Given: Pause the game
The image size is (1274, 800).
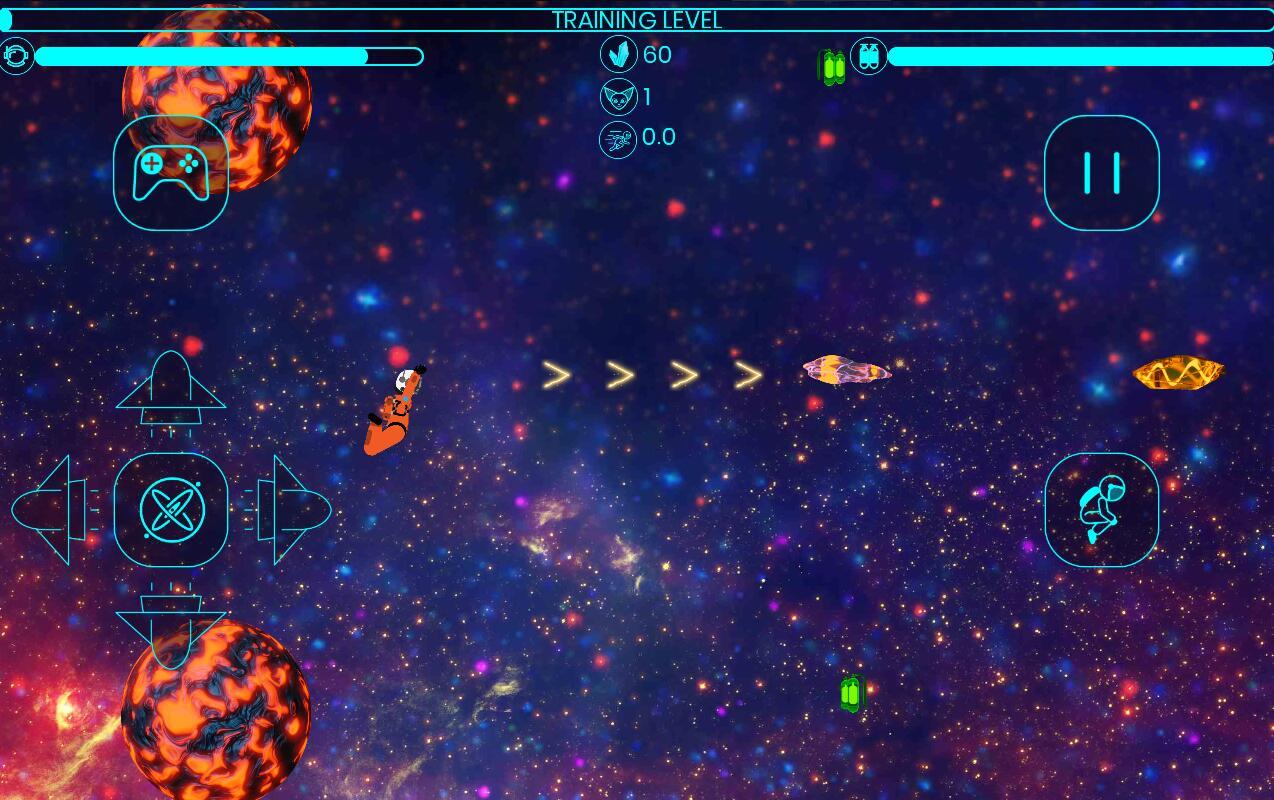Looking at the screenshot, I should [x=1101, y=173].
